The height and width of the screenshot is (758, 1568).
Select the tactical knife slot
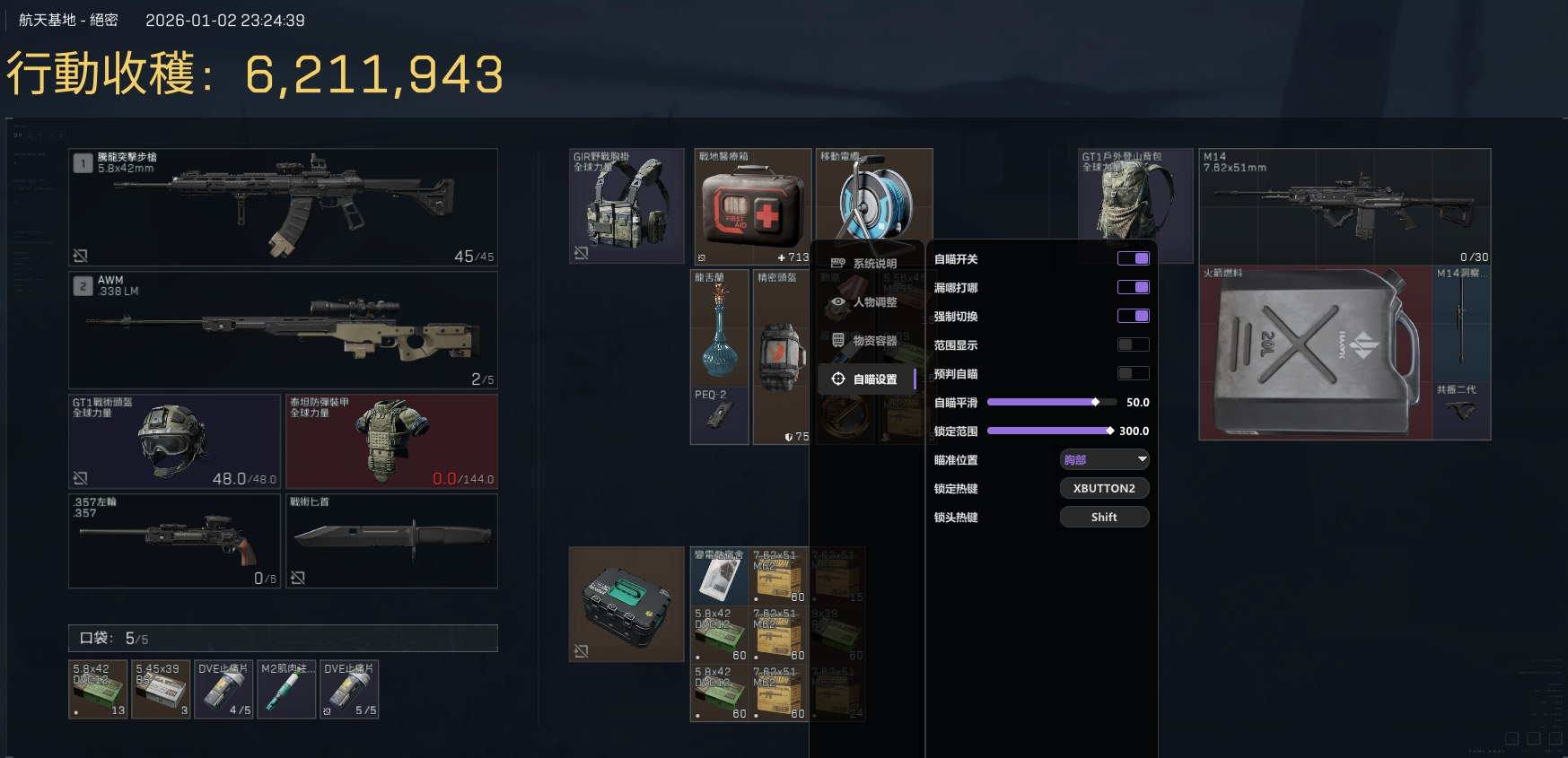coord(391,541)
